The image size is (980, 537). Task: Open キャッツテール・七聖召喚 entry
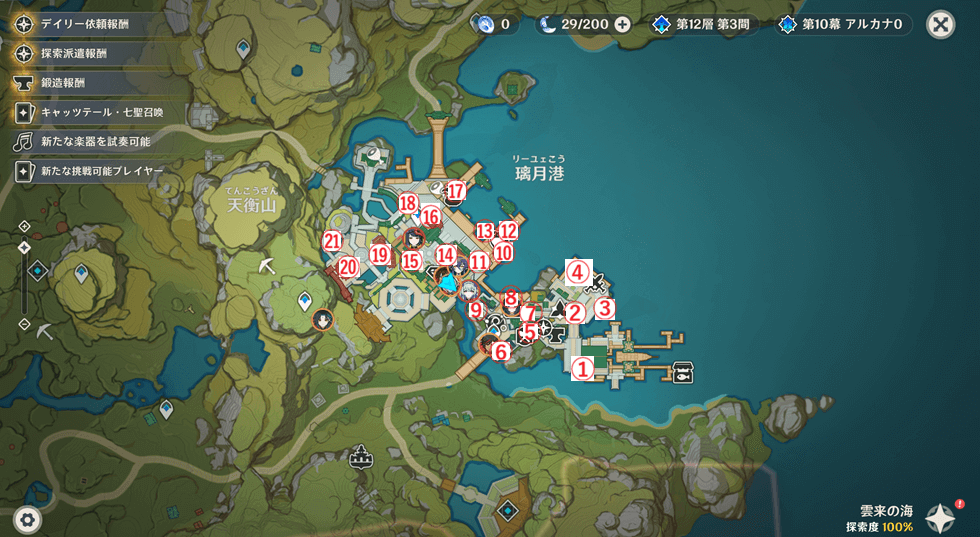tap(100, 112)
